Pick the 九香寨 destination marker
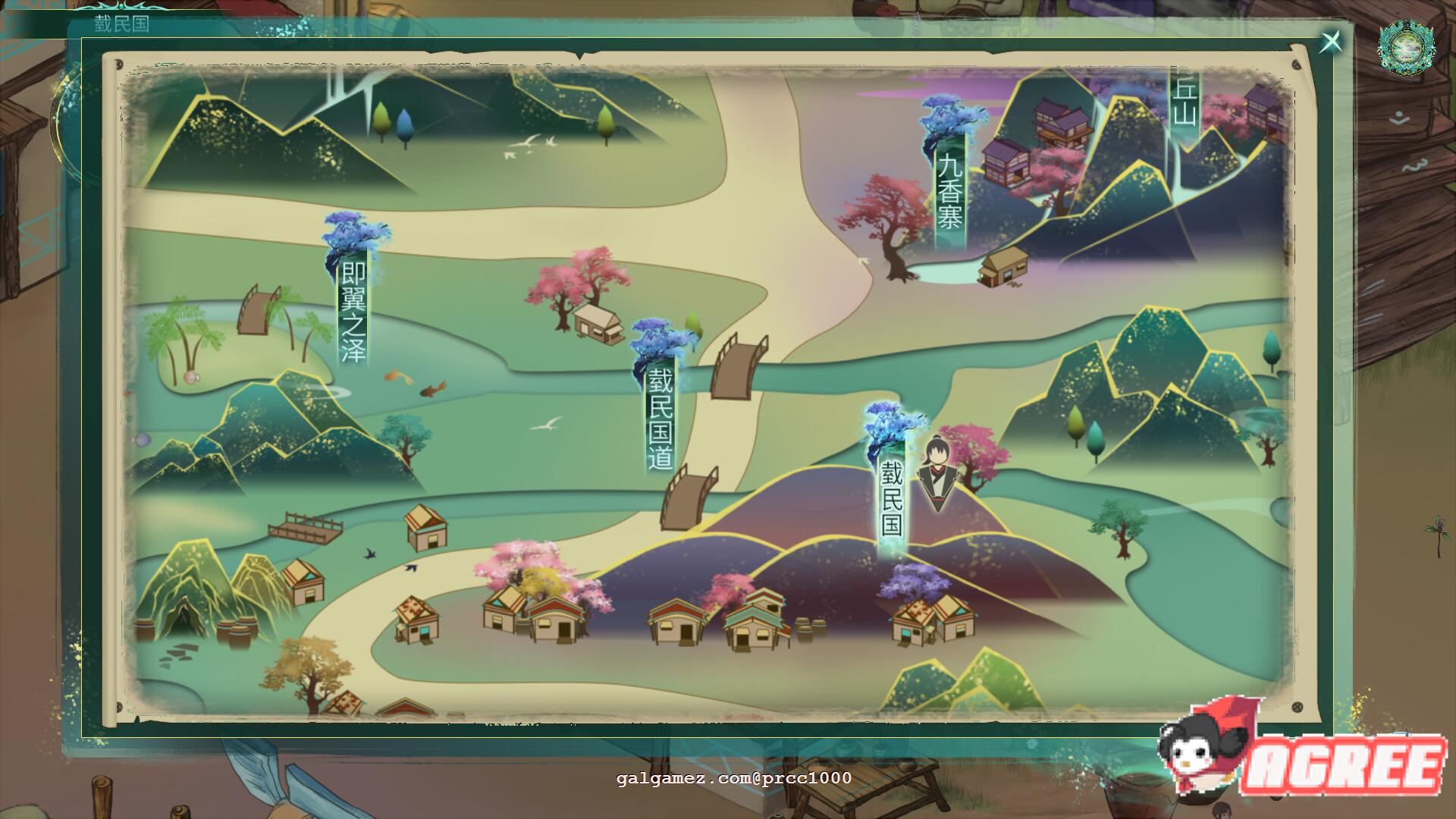 click(949, 190)
